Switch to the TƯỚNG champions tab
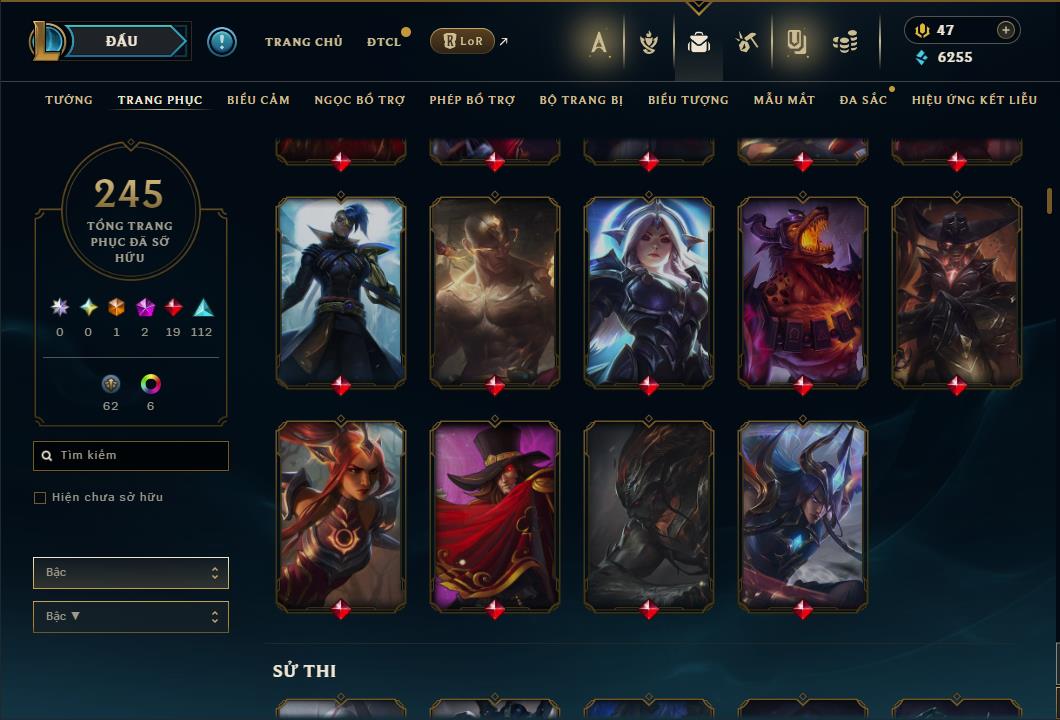The width and height of the screenshot is (1060, 720). [x=69, y=100]
